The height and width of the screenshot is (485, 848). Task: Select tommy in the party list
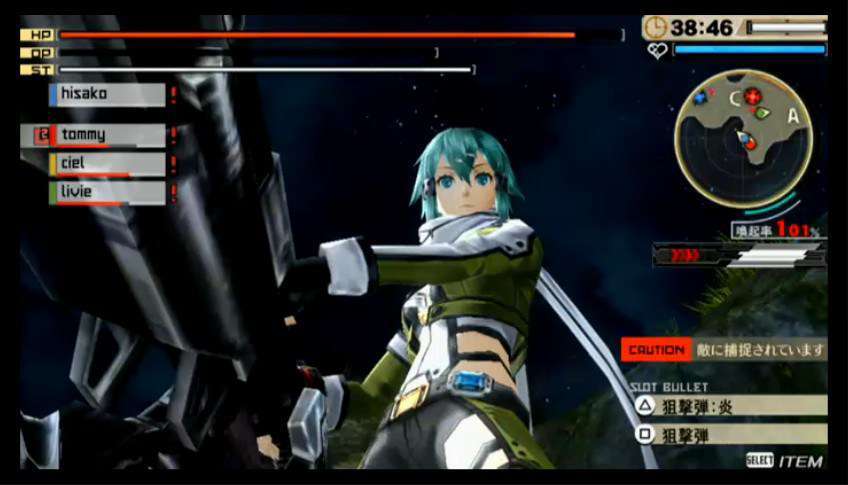pos(107,135)
